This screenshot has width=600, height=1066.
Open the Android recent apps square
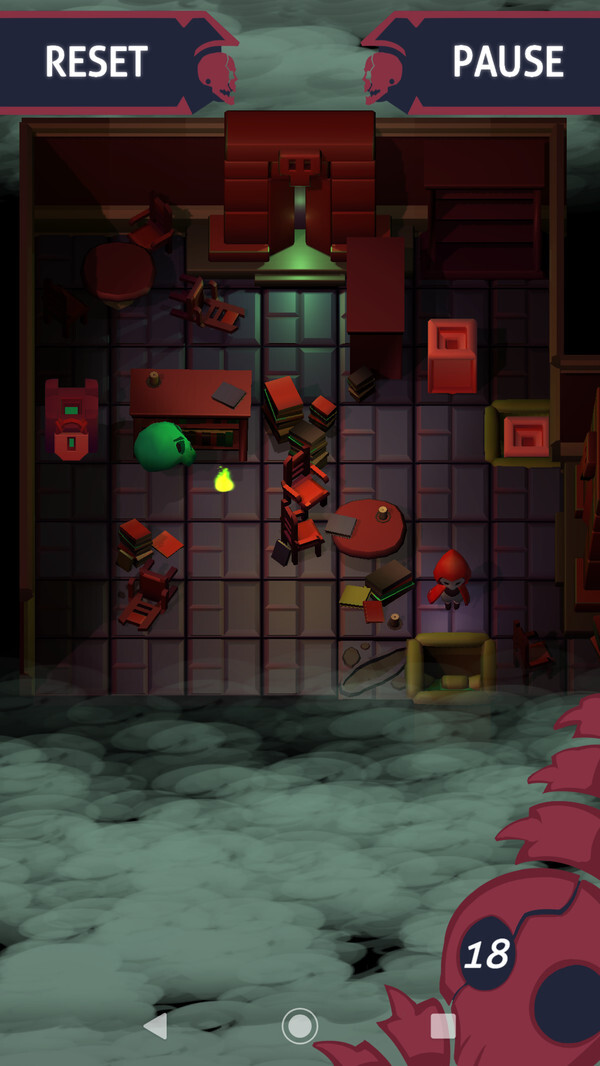click(x=442, y=1025)
